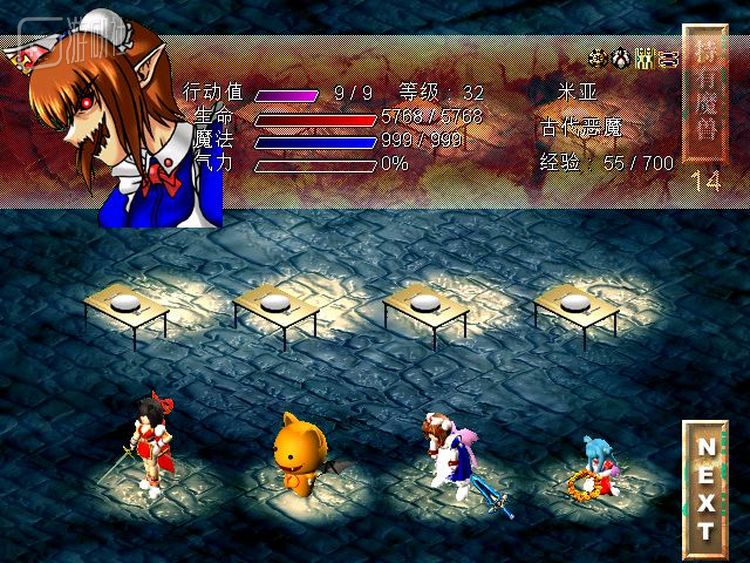
Task: Select the white paw emblem icon
Action: coord(621,59)
